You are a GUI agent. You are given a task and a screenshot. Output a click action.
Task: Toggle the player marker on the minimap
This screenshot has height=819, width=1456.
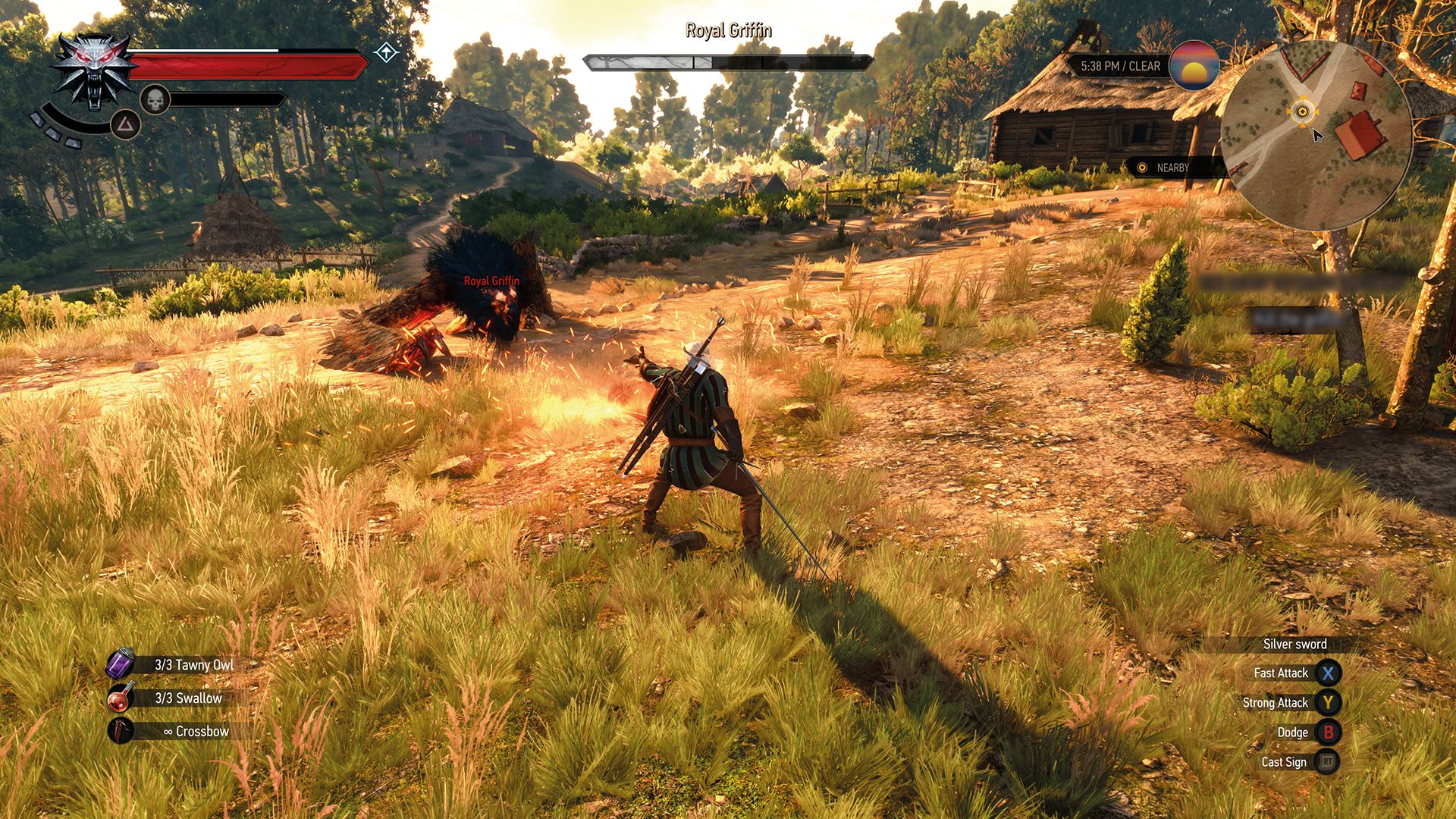1303,112
